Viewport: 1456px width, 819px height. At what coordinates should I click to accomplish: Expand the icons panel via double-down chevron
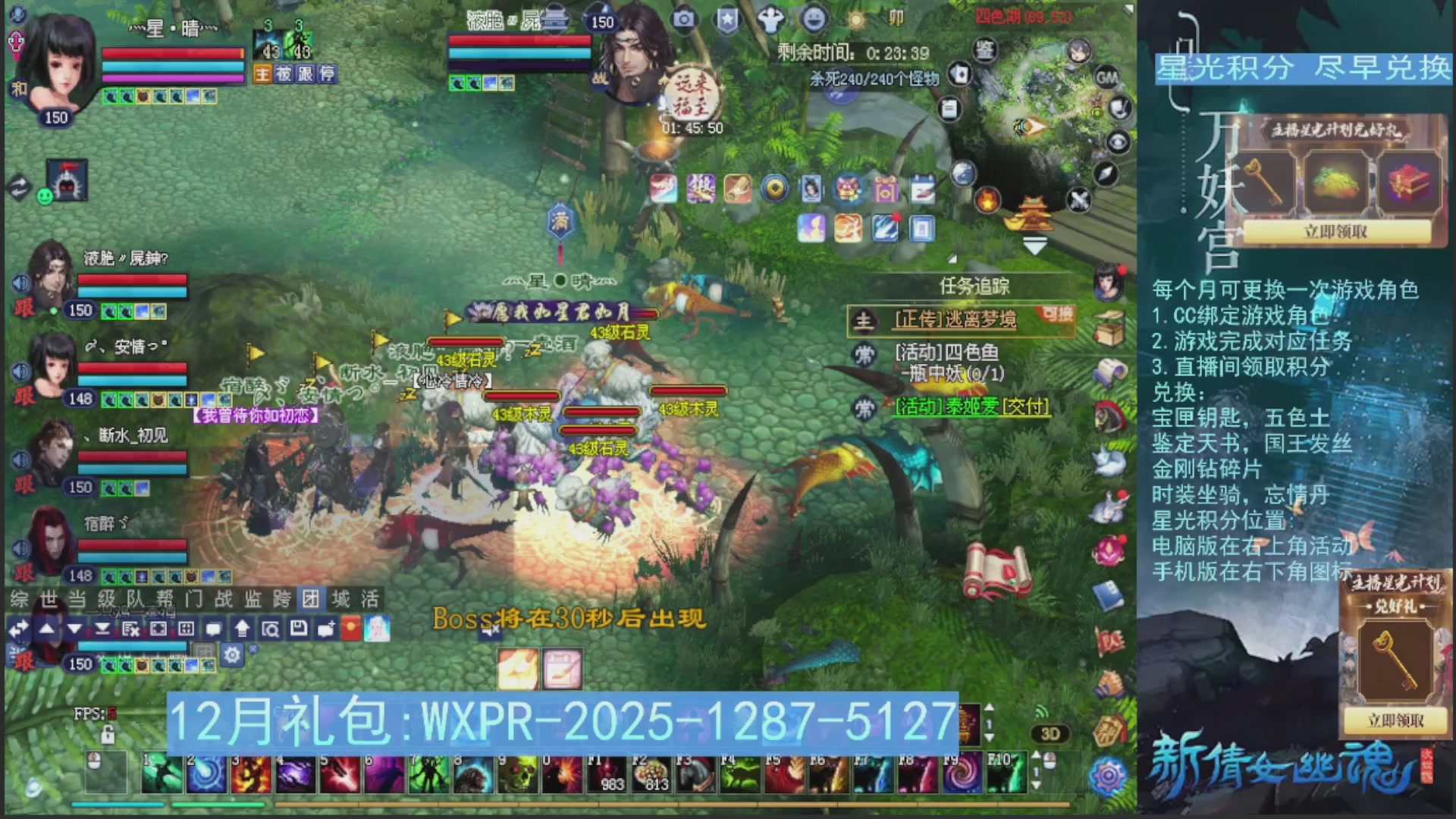[x=1035, y=244]
